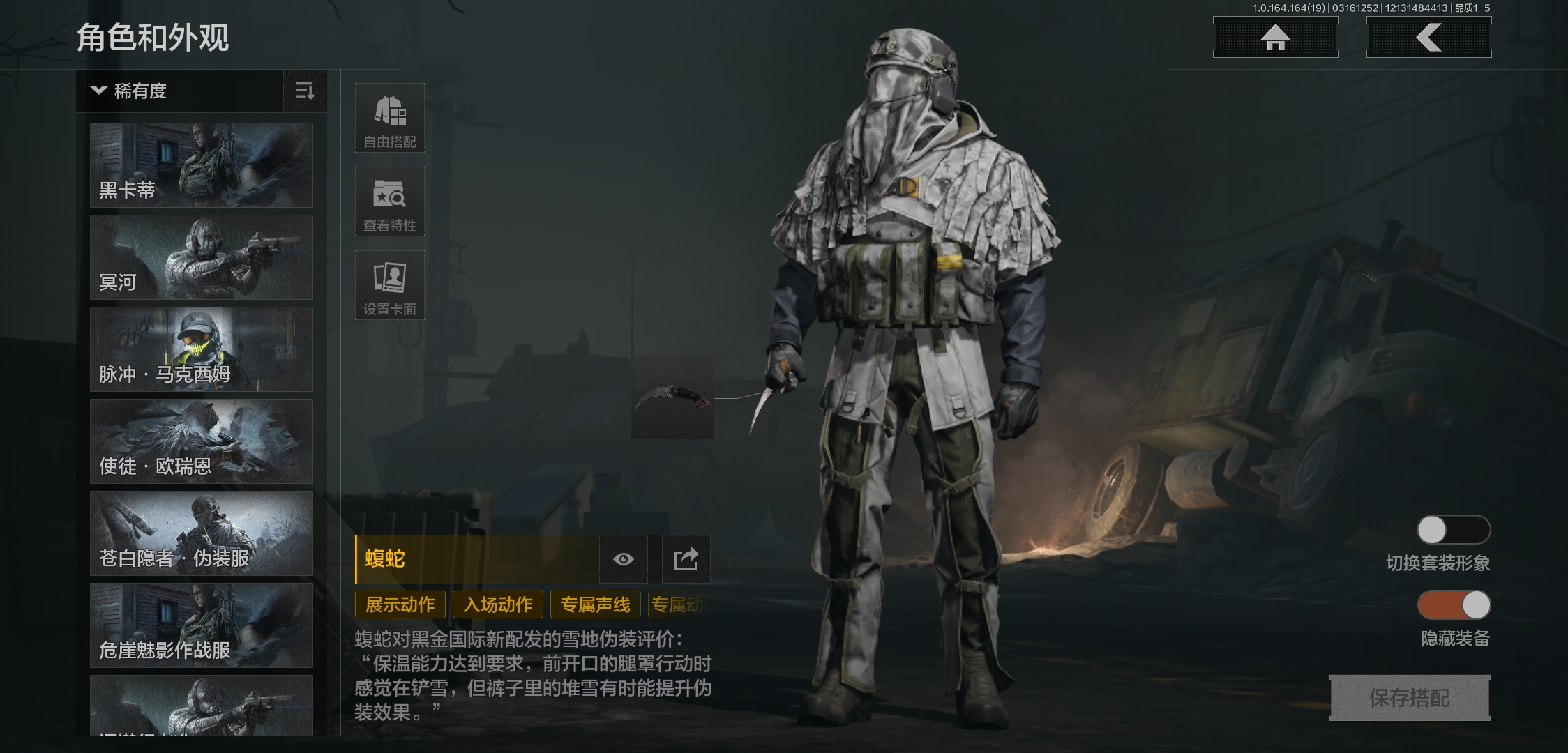The width and height of the screenshot is (1568, 753).
Task: Click the back arrow icon
Action: 1428,38
